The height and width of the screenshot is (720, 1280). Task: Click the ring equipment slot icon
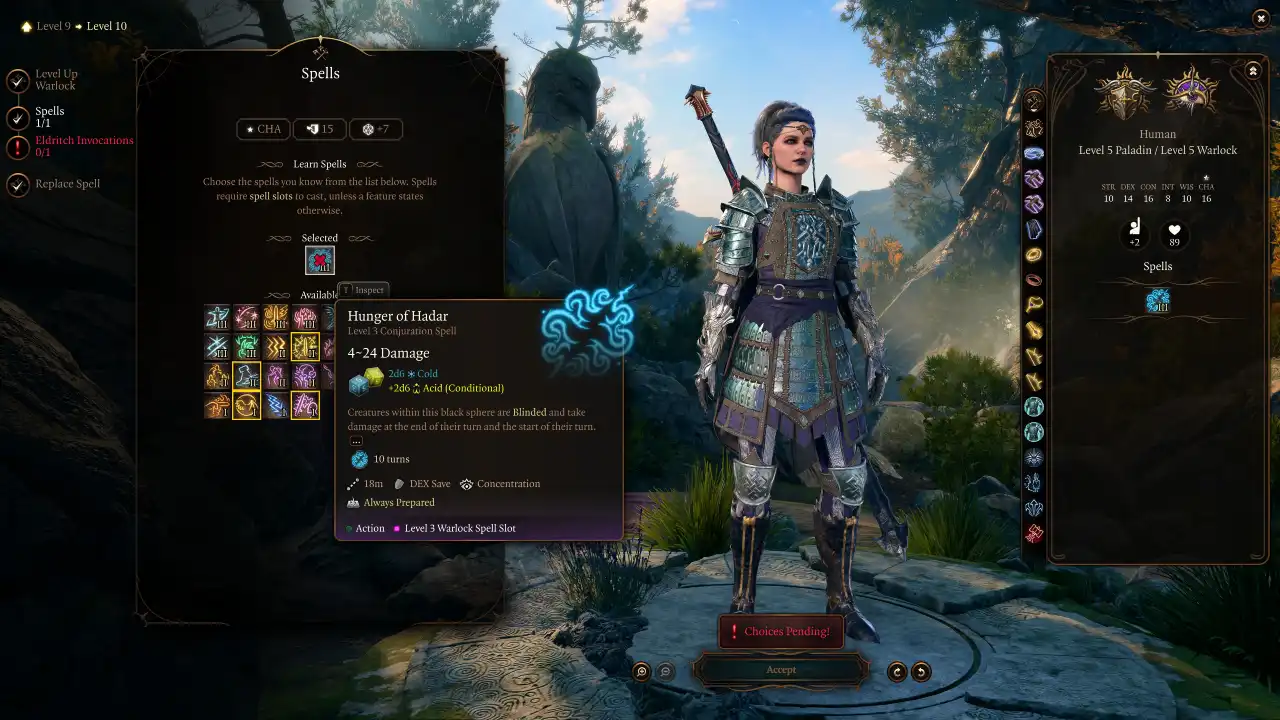point(1034,254)
